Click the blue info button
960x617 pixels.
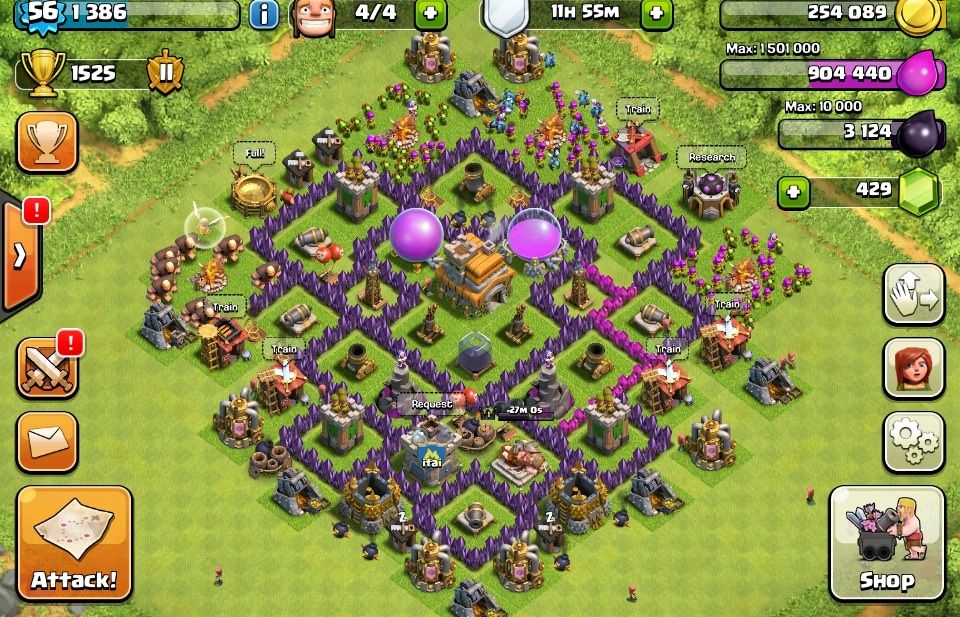(x=264, y=14)
